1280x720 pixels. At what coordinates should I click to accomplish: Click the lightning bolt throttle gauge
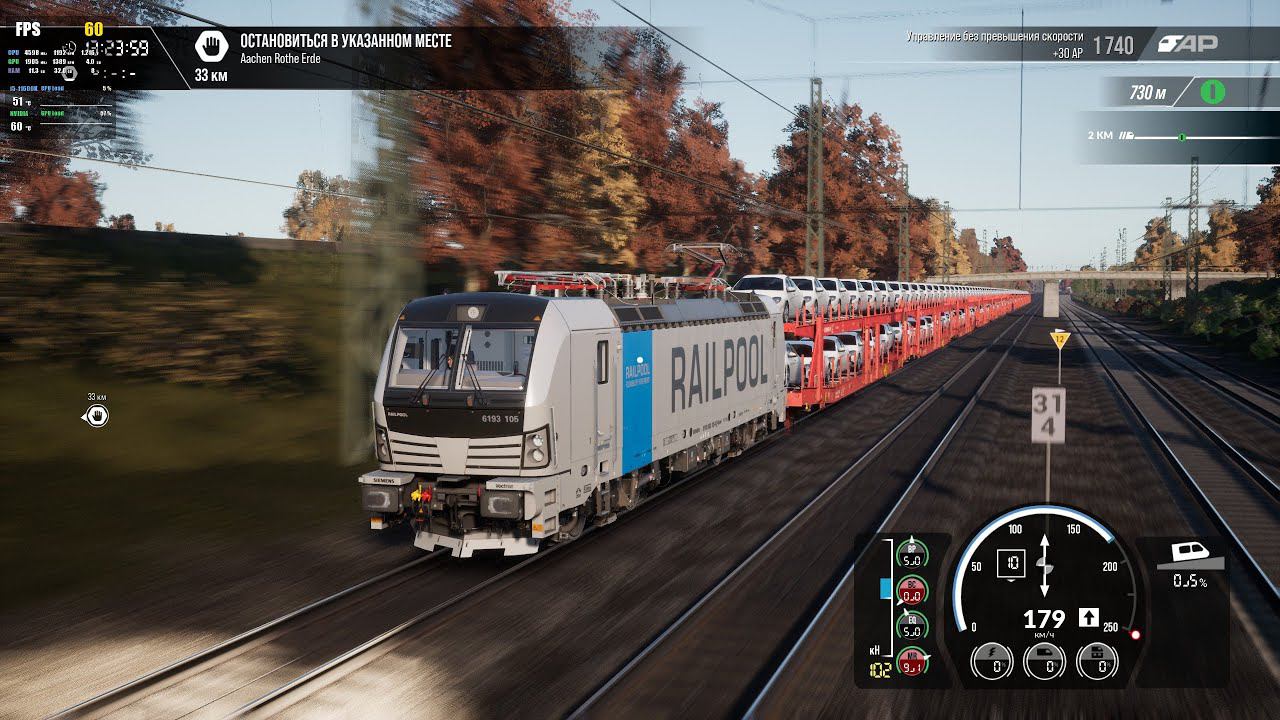(x=991, y=661)
